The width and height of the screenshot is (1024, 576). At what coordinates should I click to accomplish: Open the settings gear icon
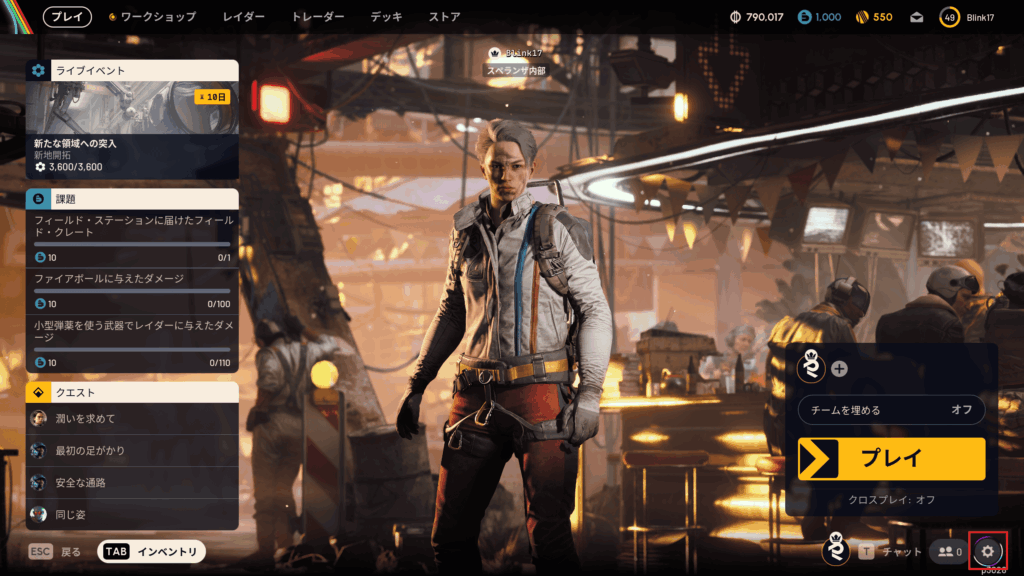988,551
